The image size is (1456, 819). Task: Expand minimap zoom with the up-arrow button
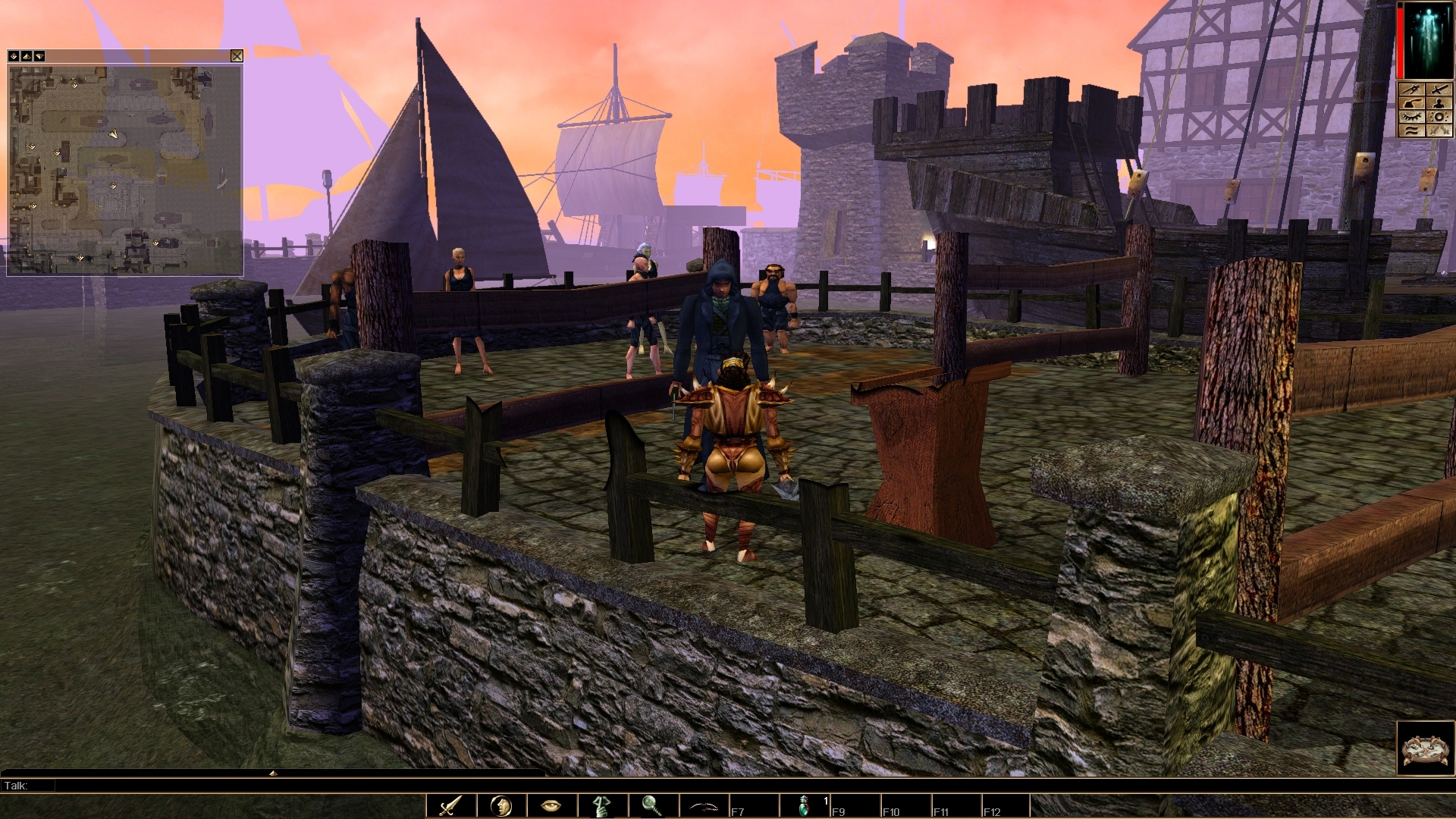pos(26,56)
